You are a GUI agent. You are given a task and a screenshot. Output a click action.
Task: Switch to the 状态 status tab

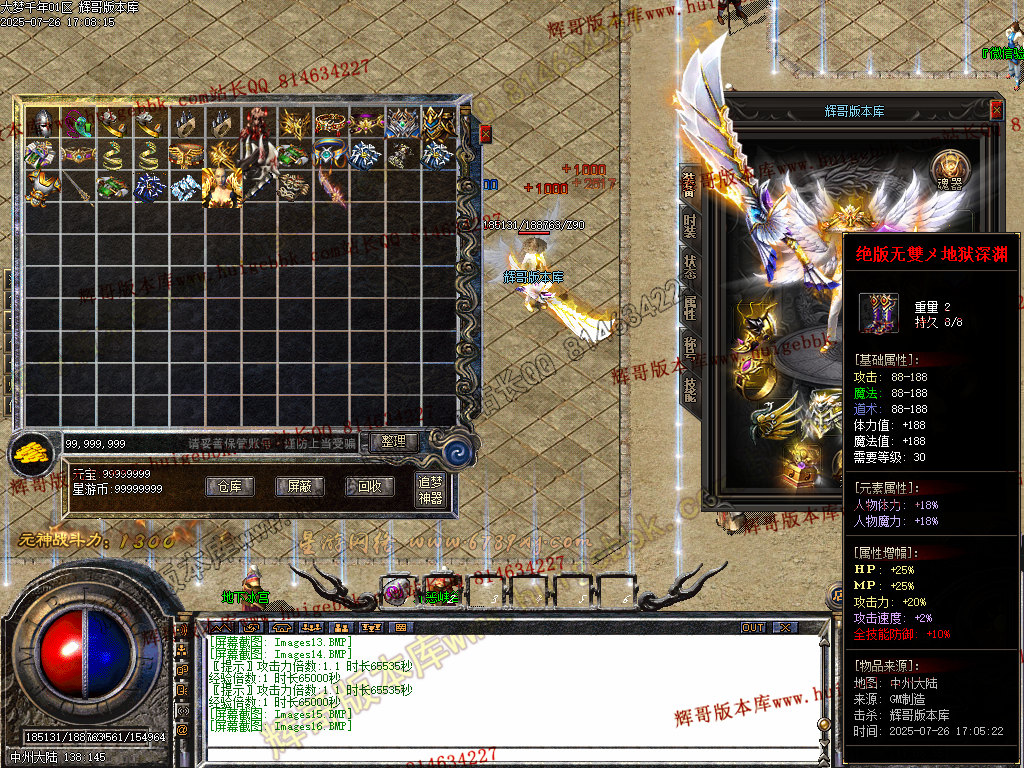click(690, 266)
